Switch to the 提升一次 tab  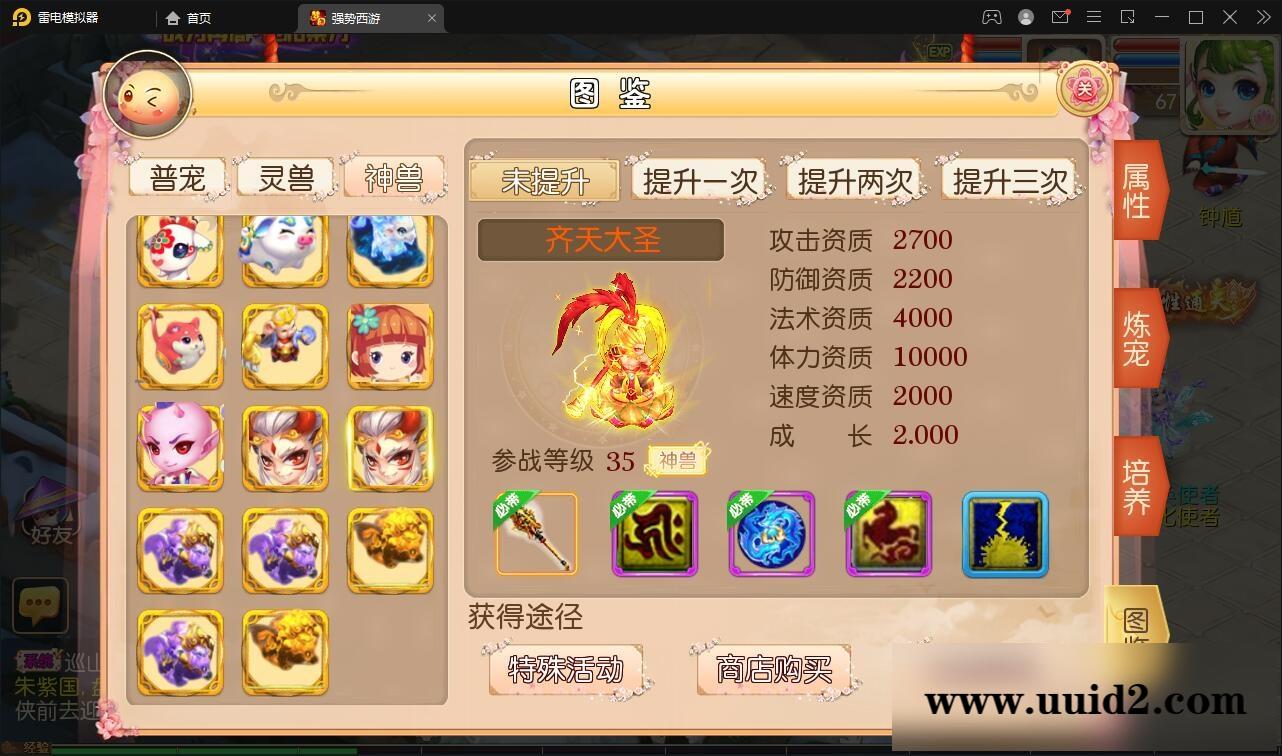coord(698,180)
